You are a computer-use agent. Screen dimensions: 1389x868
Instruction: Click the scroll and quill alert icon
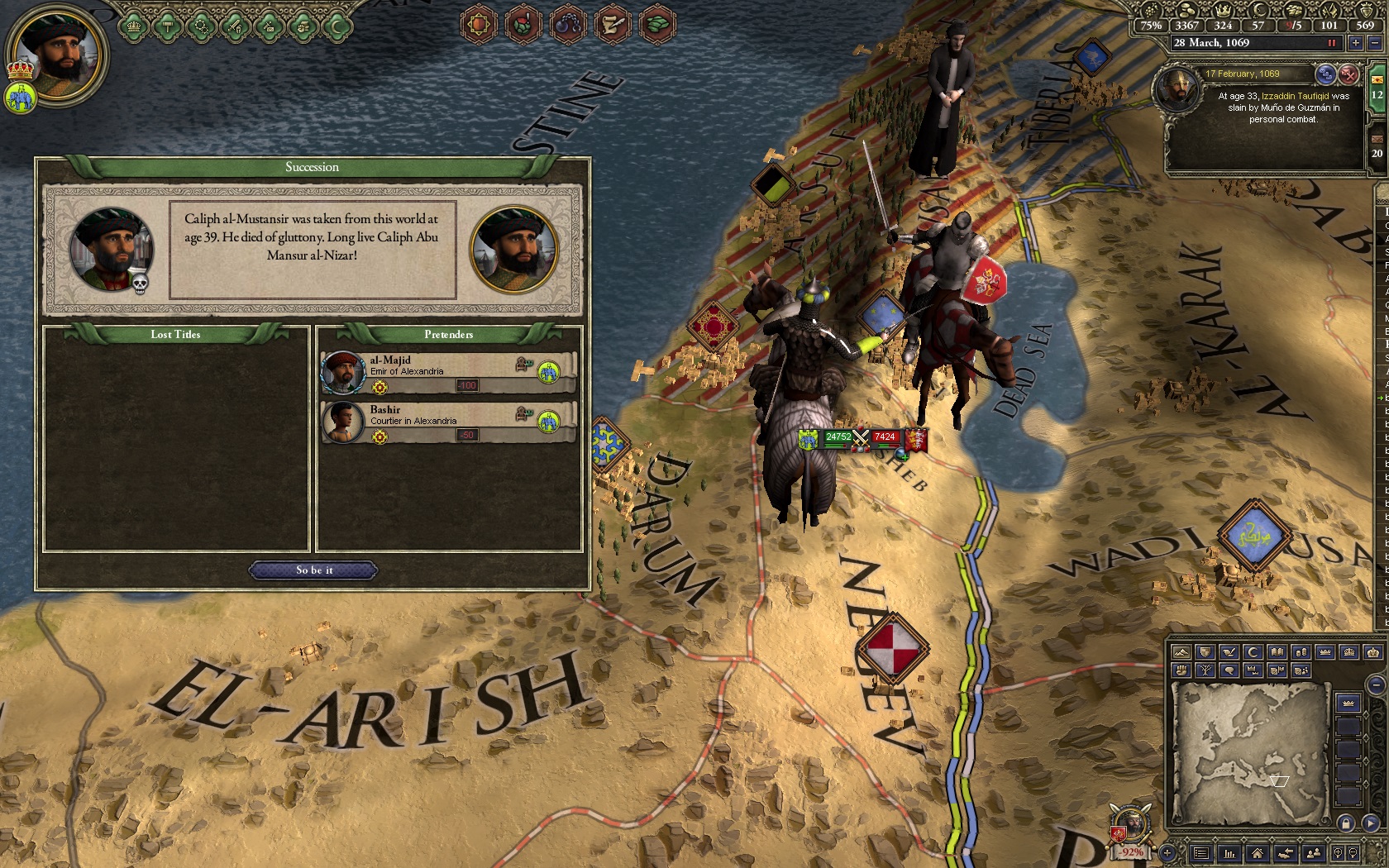tap(612, 24)
